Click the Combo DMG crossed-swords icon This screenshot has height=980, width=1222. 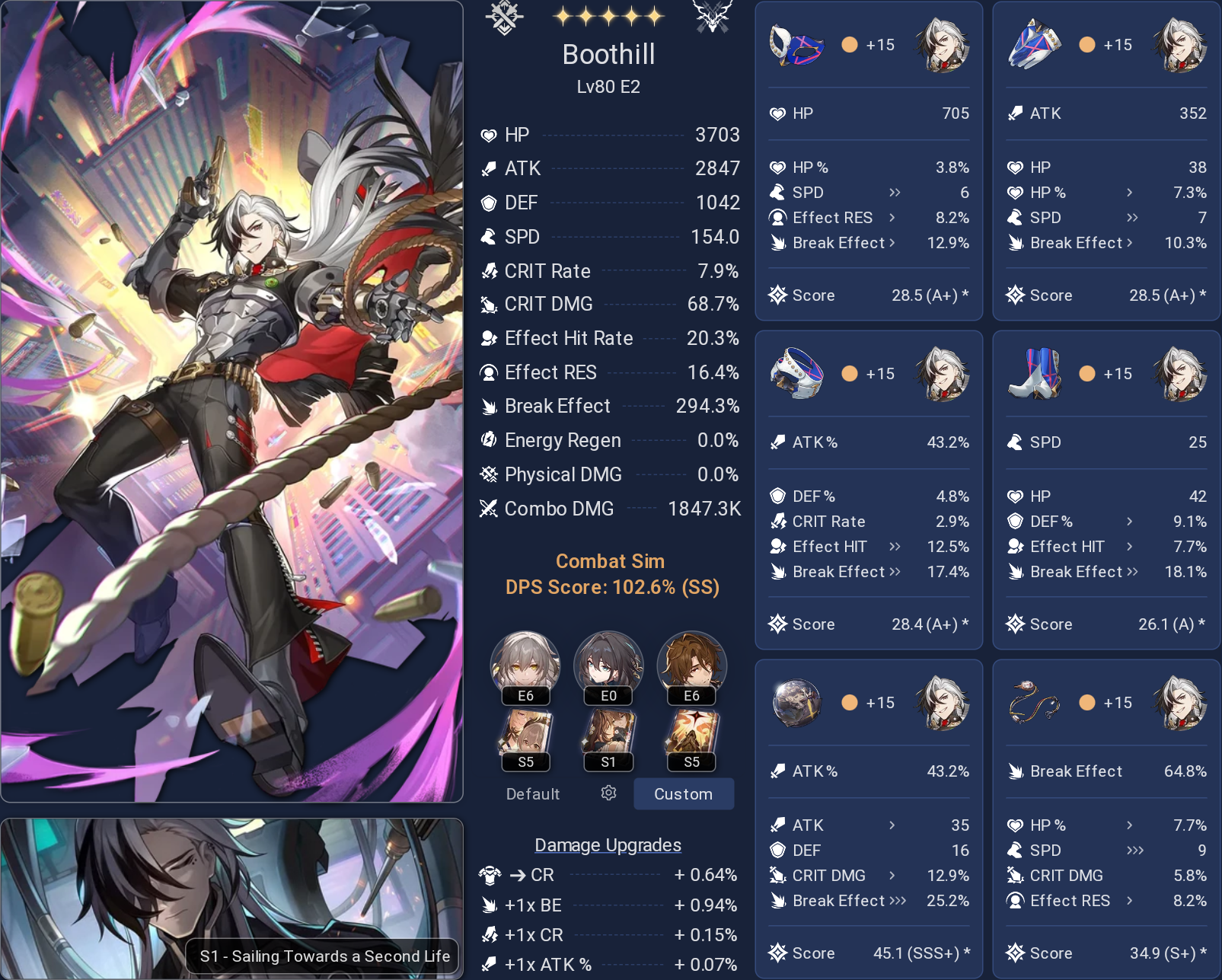(488, 509)
